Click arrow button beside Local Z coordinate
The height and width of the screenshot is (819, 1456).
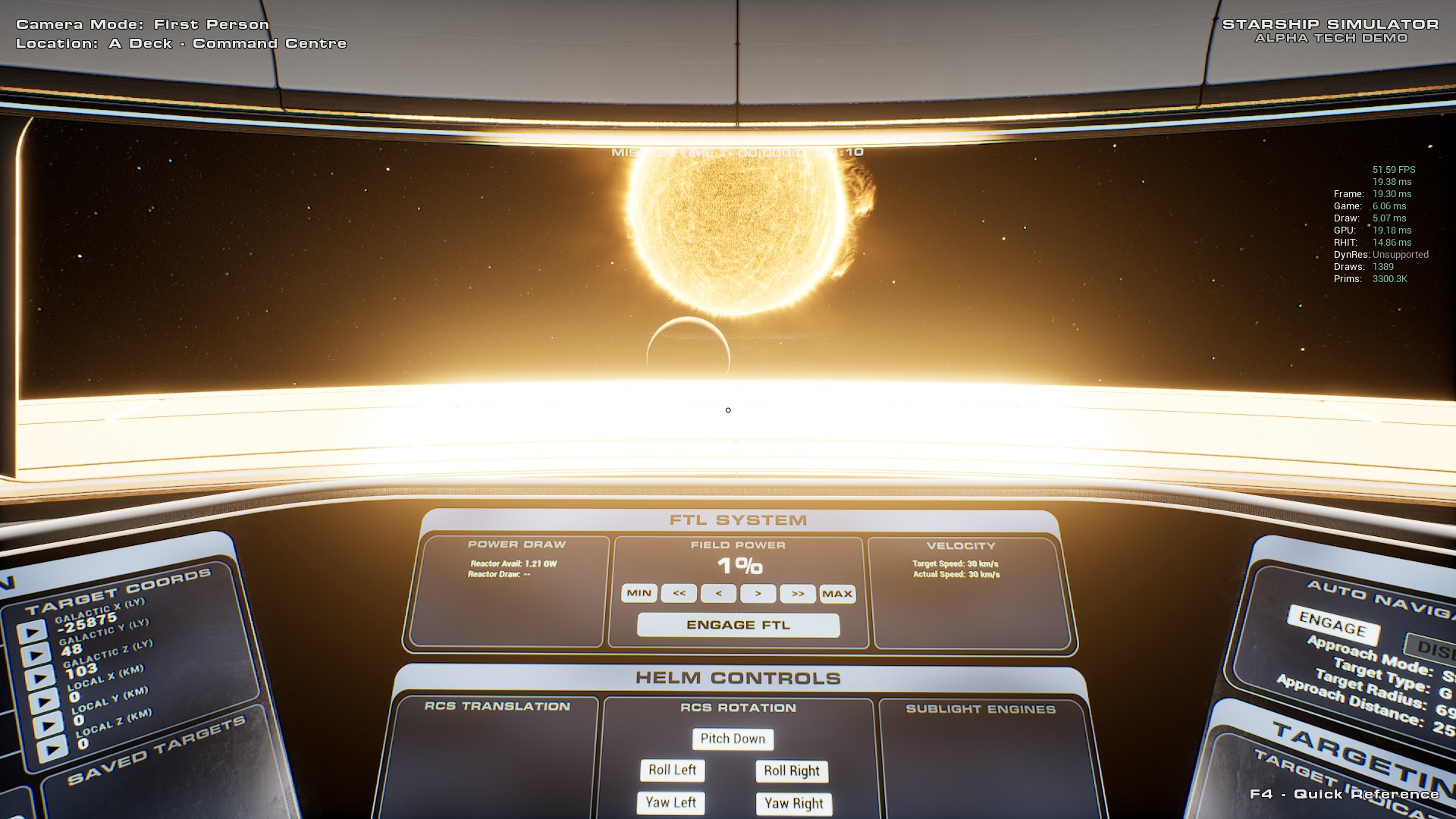pos(52,749)
